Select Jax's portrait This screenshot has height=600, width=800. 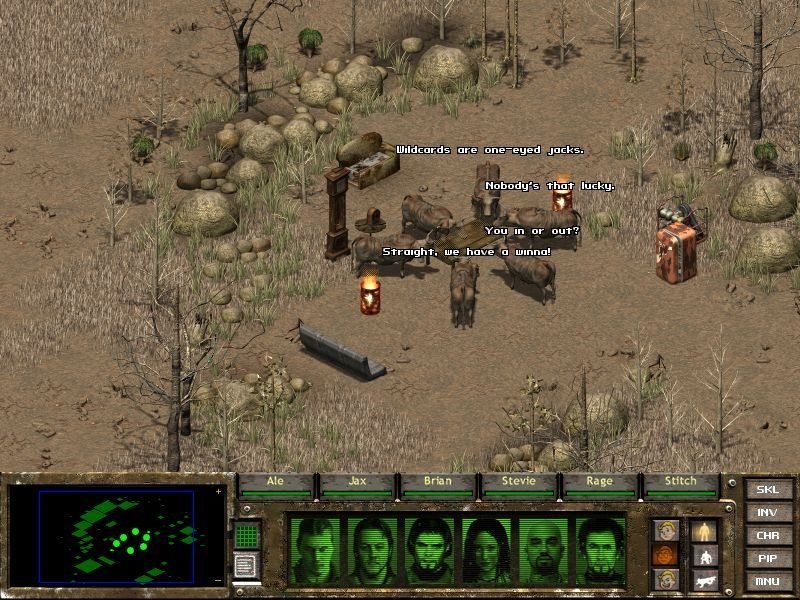[x=372, y=551]
